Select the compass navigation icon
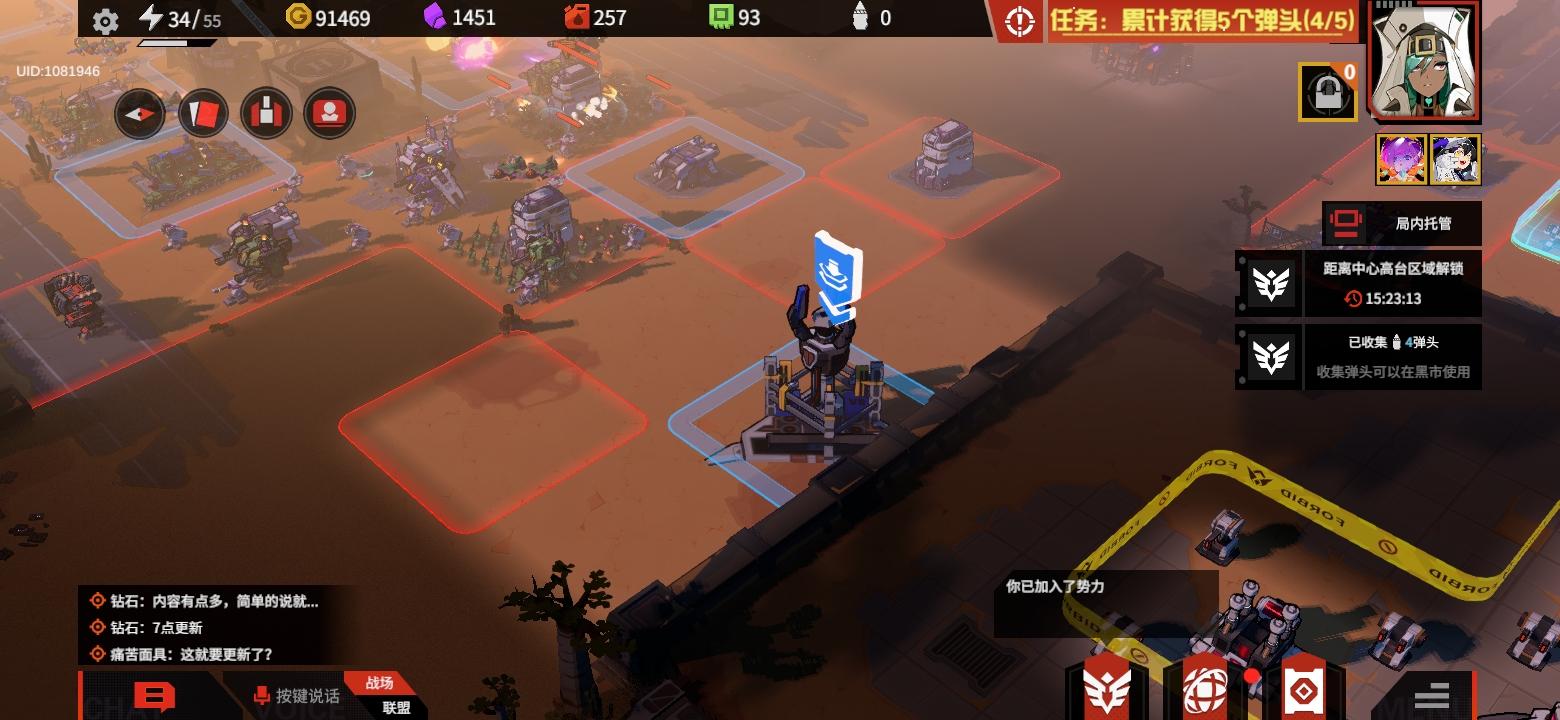Screen dimensions: 1560x720 [x=139, y=112]
